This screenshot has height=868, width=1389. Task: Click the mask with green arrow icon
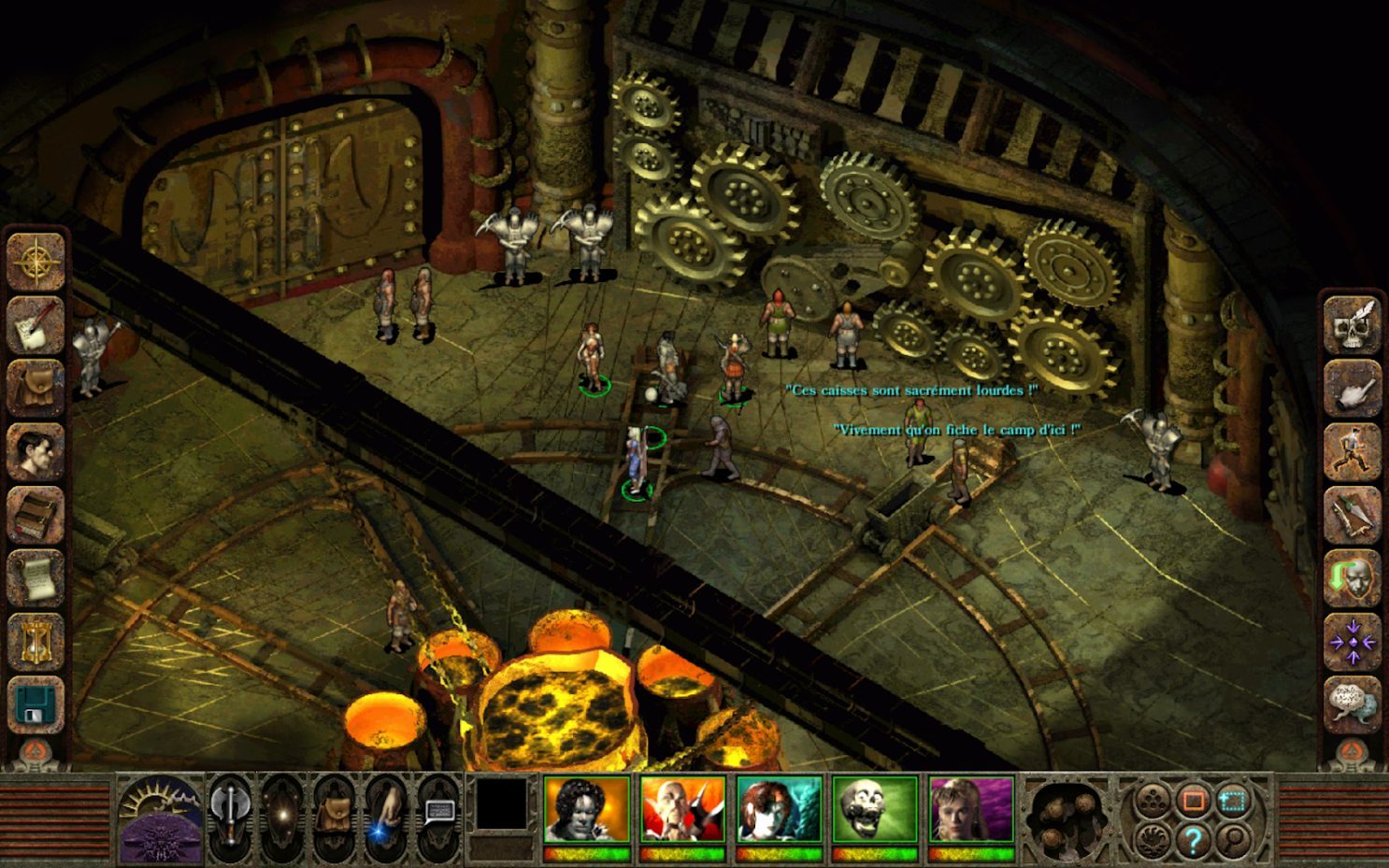(x=1353, y=578)
